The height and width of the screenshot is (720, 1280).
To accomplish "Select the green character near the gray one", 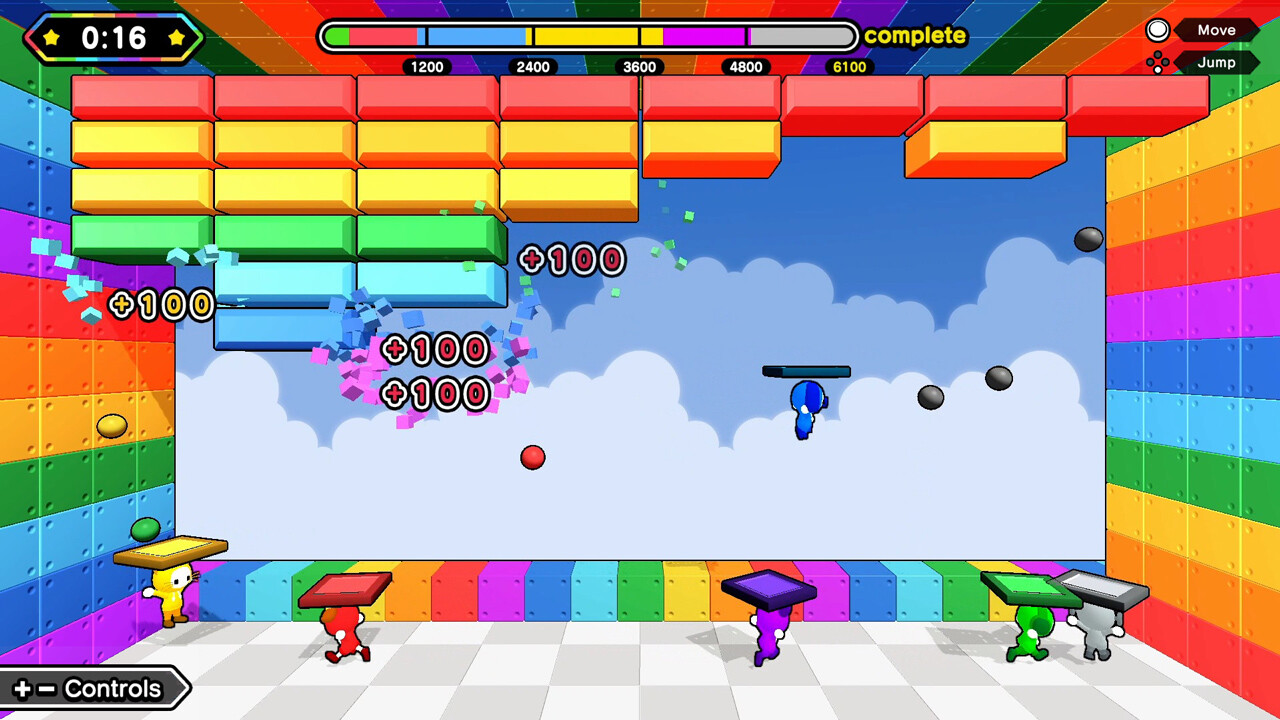I will [x=1033, y=630].
